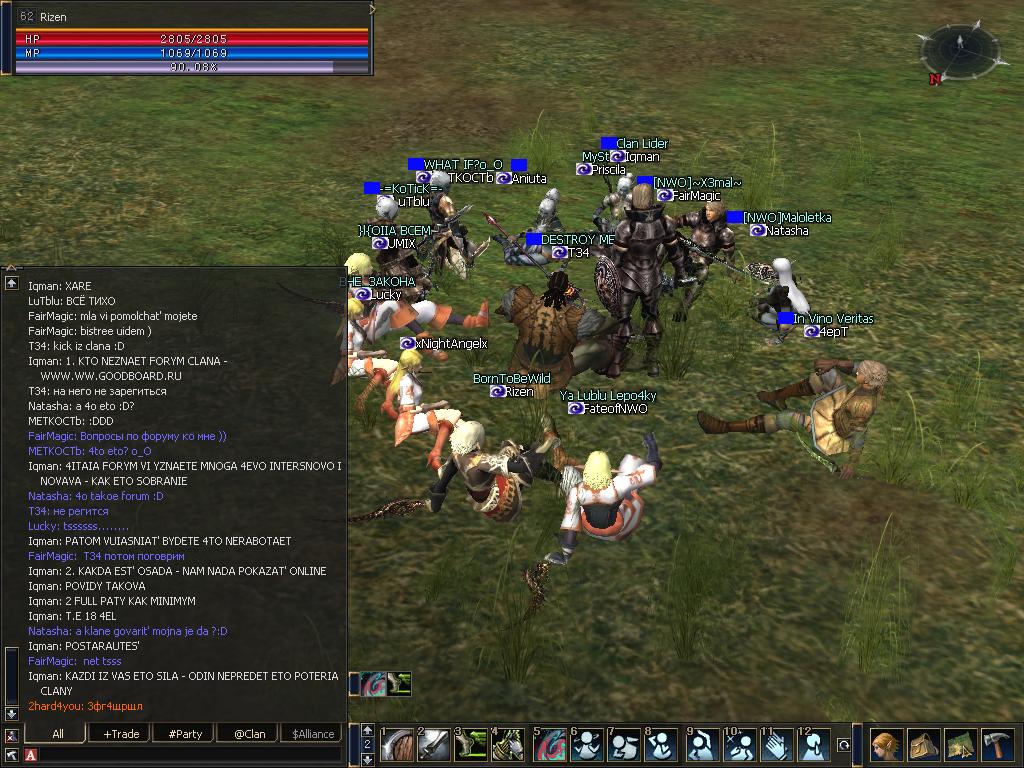Use the gauntlet skill in slot 4
Viewport: 1024px width, 768px height.
pyautogui.click(x=509, y=745)
